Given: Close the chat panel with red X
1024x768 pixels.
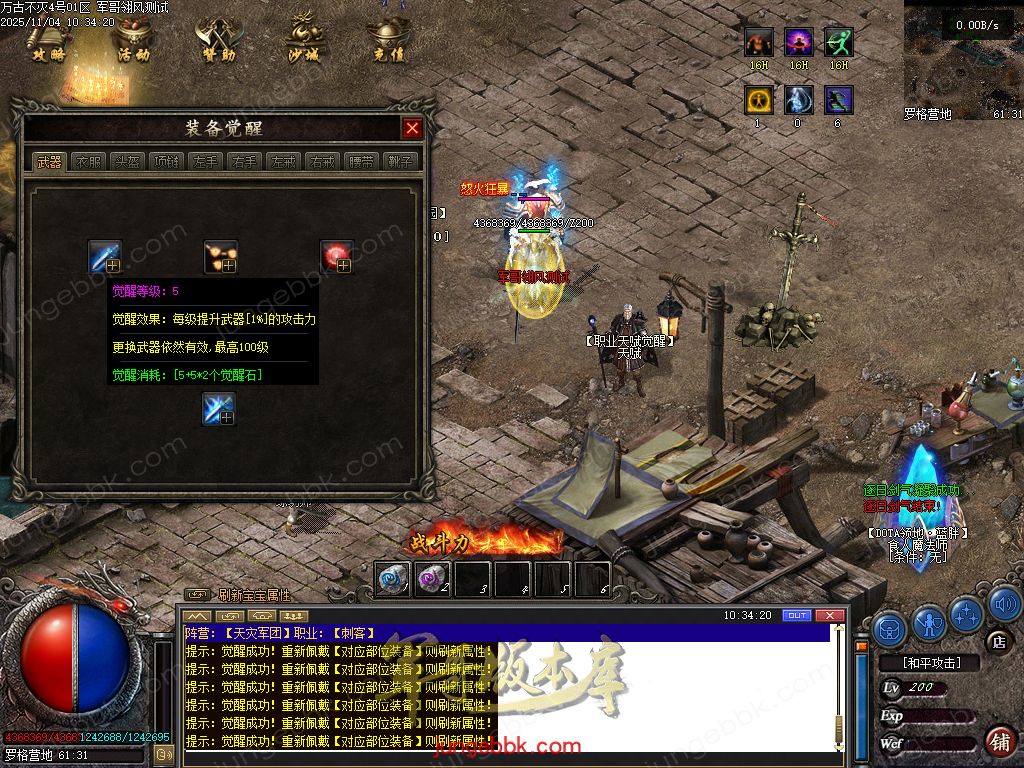Looking at the screenshot, I should coord(827,615).
